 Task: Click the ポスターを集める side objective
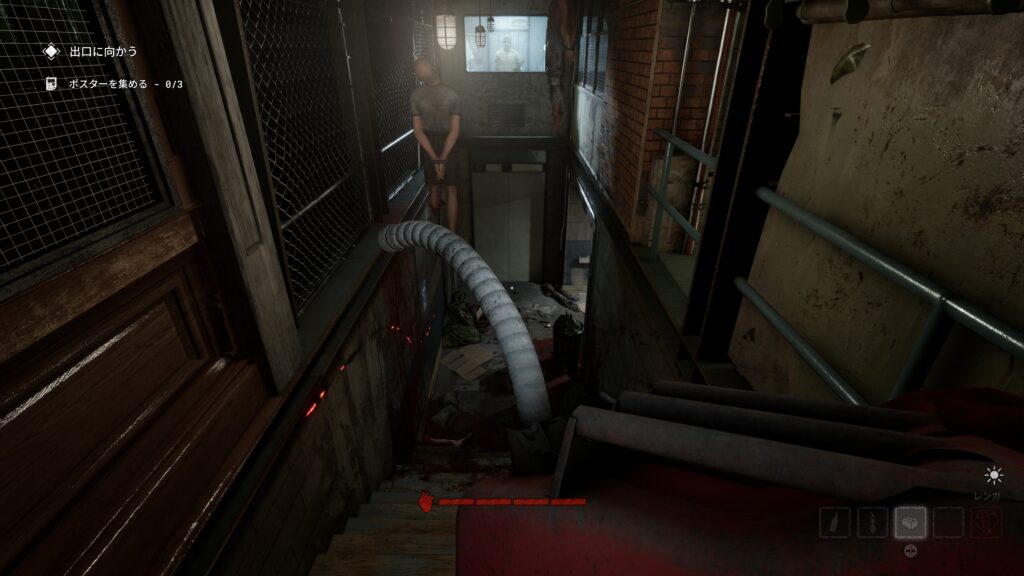[x=125, y=84]
